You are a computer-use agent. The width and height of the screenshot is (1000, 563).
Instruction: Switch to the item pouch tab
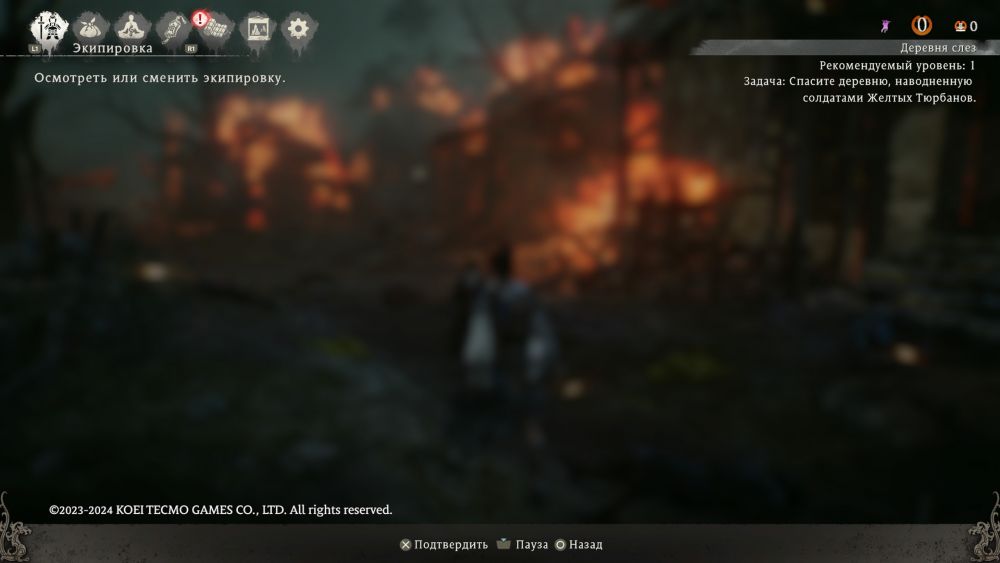coord(88,27)
